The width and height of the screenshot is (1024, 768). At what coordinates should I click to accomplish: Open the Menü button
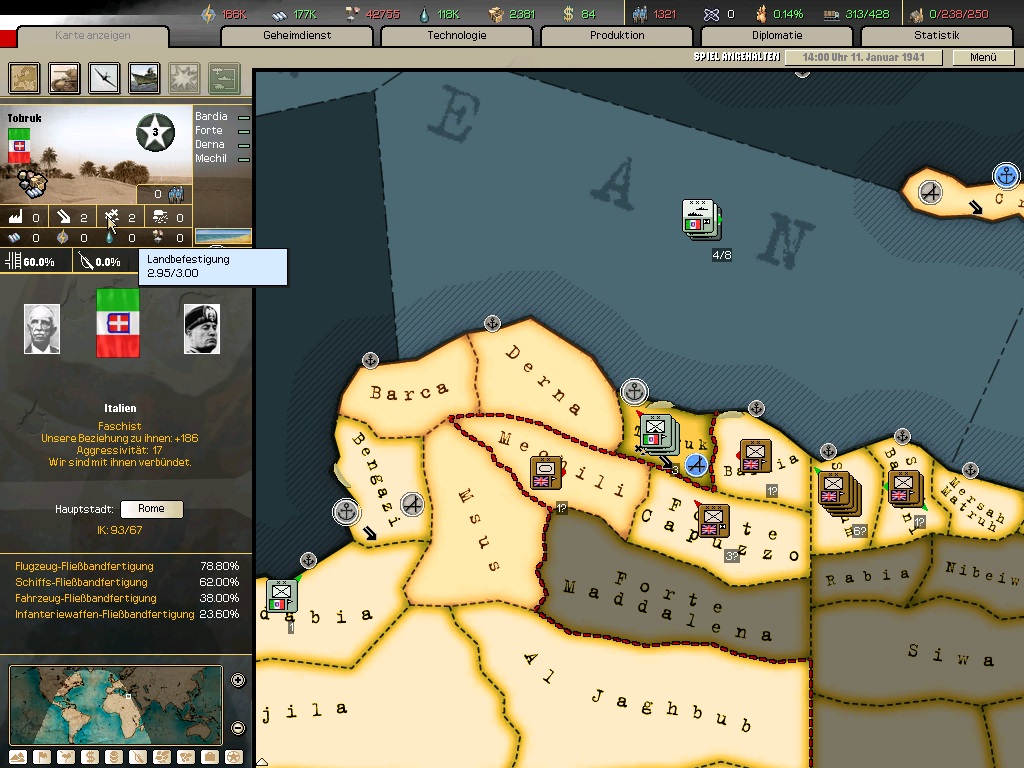(983, 58)
